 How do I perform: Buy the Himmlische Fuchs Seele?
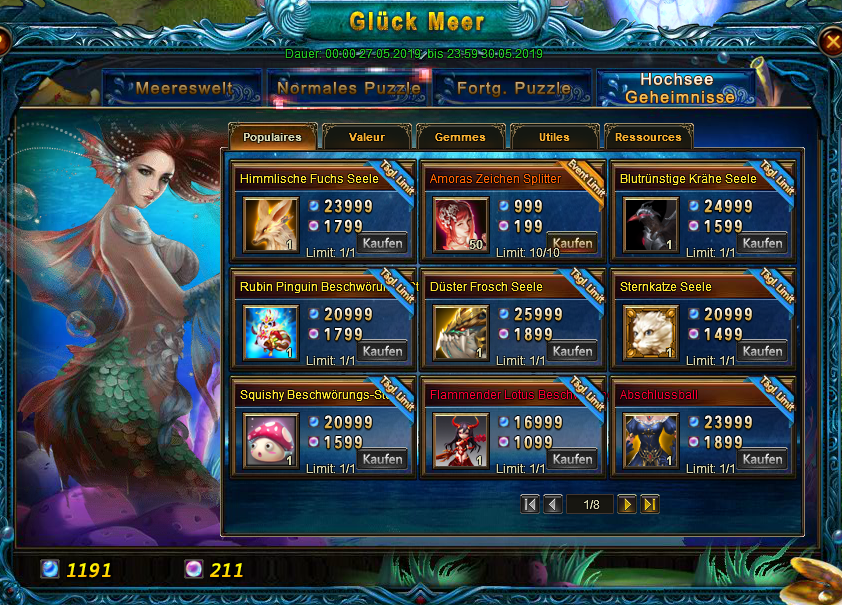pos(382,243)
